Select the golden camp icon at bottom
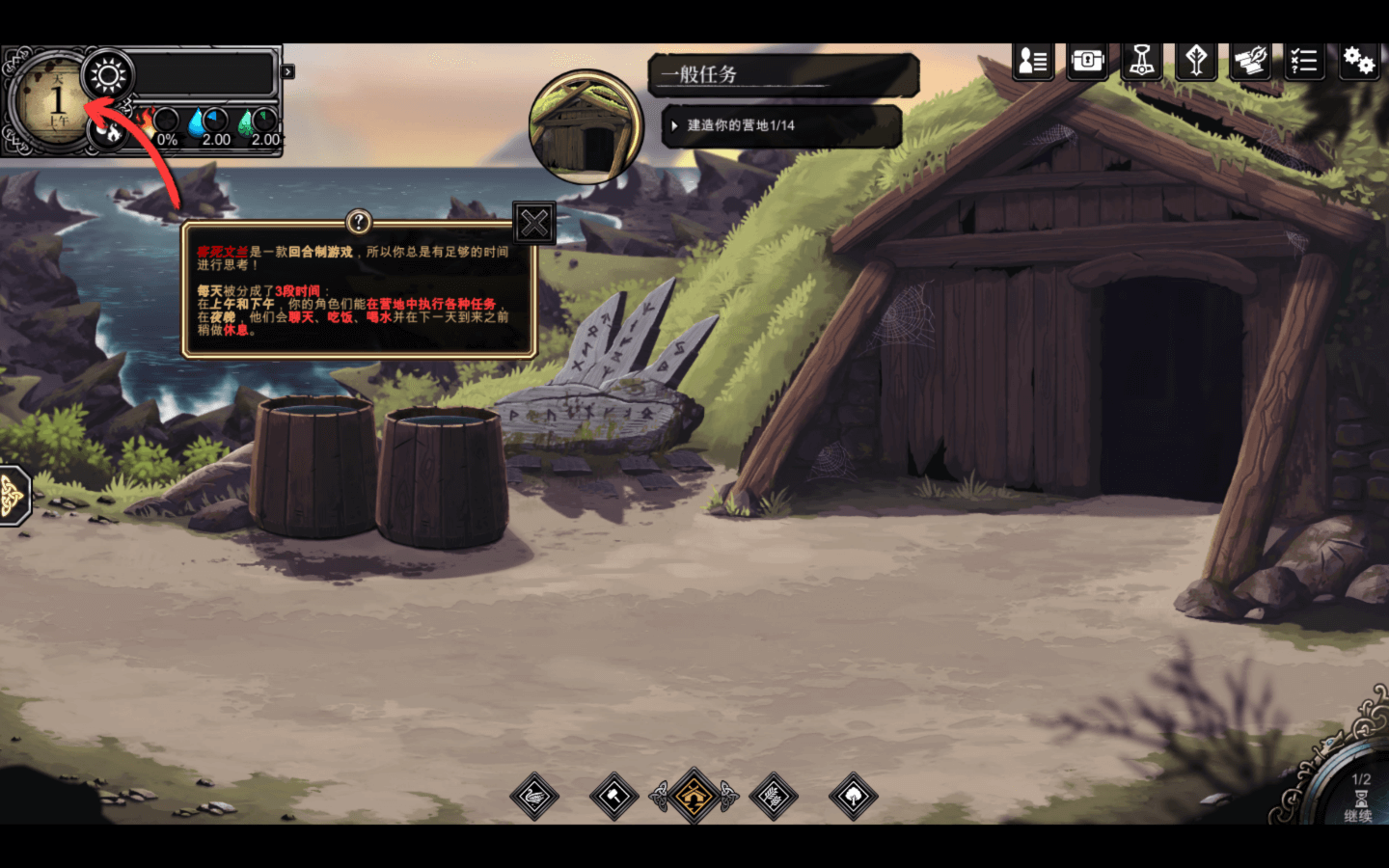Viewport: 1389px width, 868px height. point(692,798)
